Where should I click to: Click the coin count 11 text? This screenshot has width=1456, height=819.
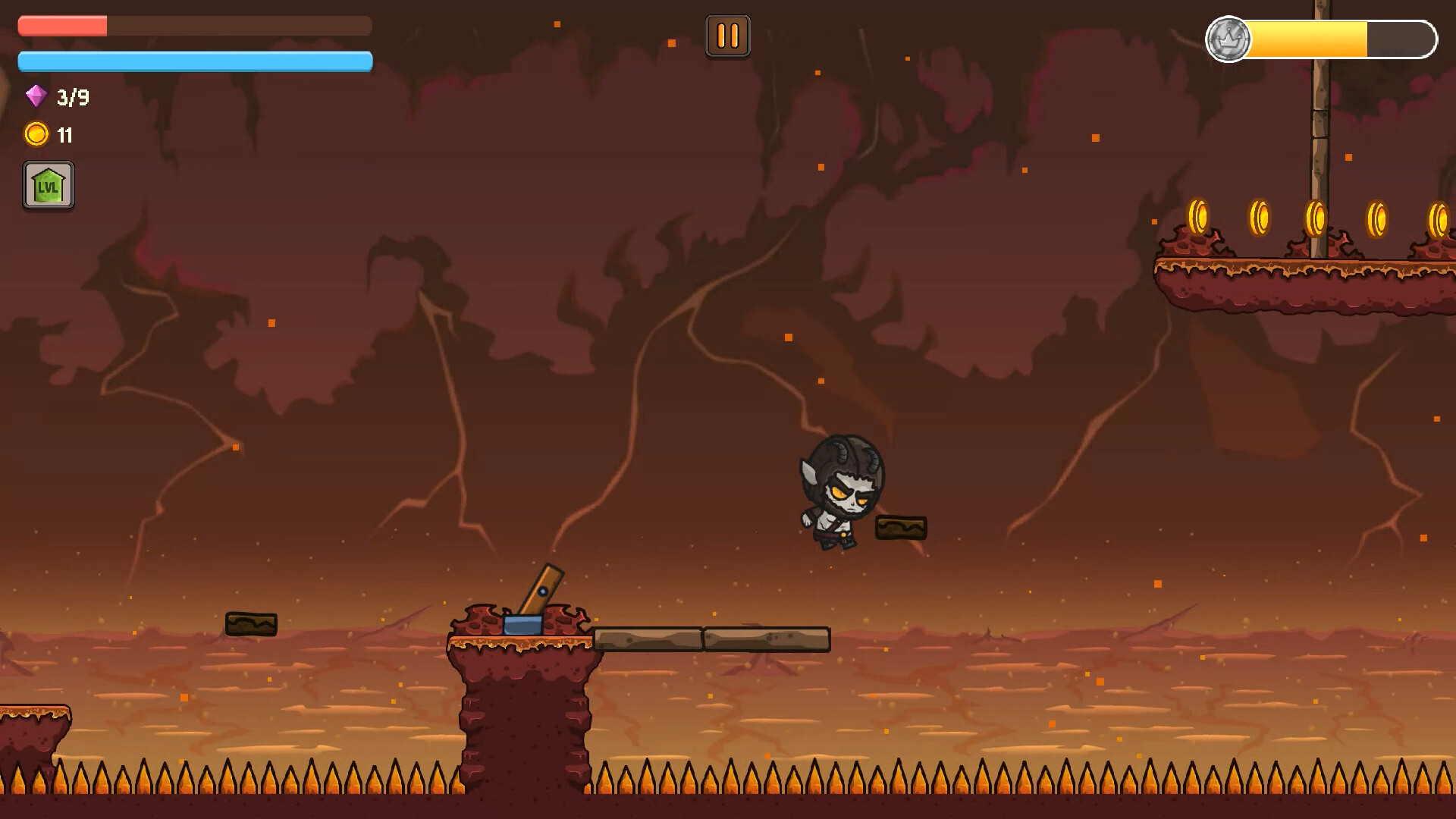pos(65,136)
